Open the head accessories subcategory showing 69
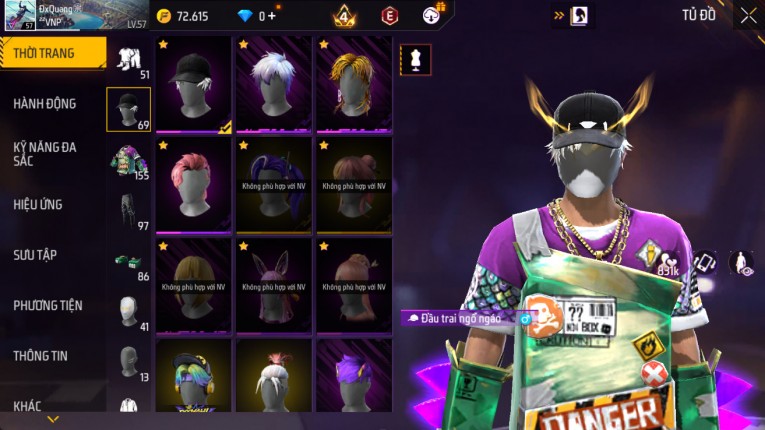This screenshot has width=765, height=430. 128,109
